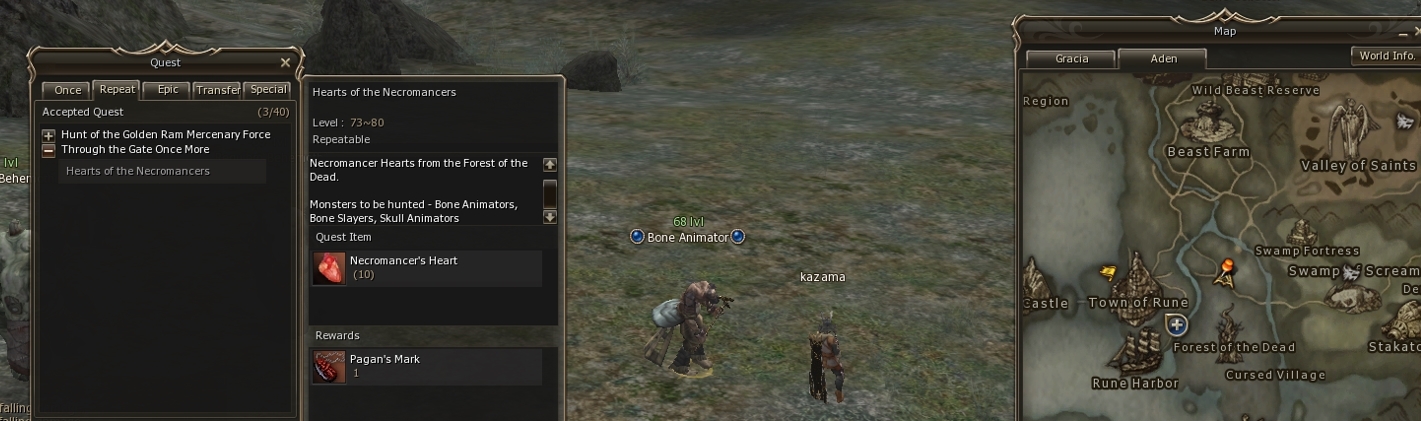Screen dimensions: 1421x421
Task: Switch the map to the Gracia tab
Action: [1071, 58]
